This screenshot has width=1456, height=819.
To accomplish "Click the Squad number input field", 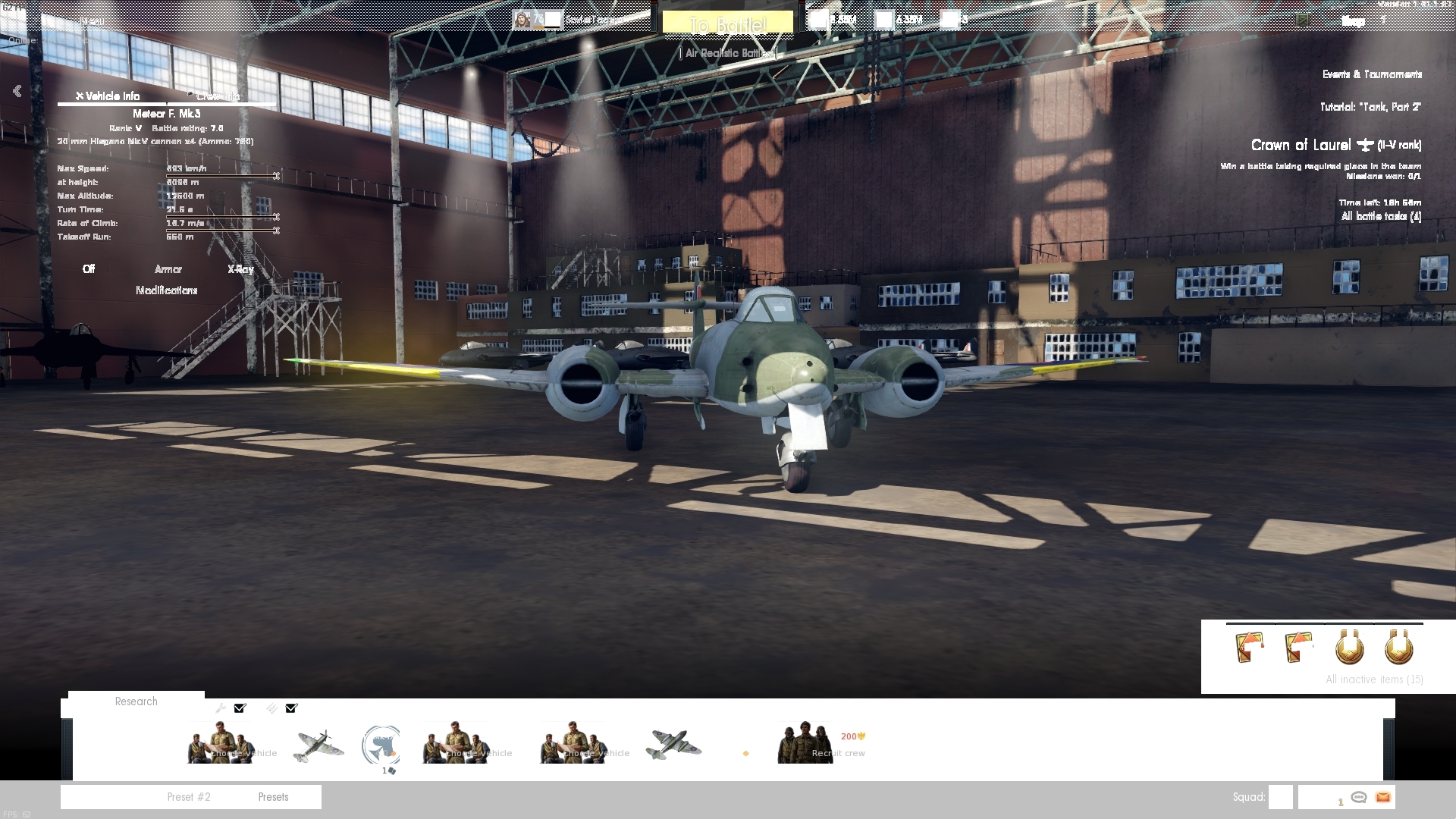I will coord(1281,797).
